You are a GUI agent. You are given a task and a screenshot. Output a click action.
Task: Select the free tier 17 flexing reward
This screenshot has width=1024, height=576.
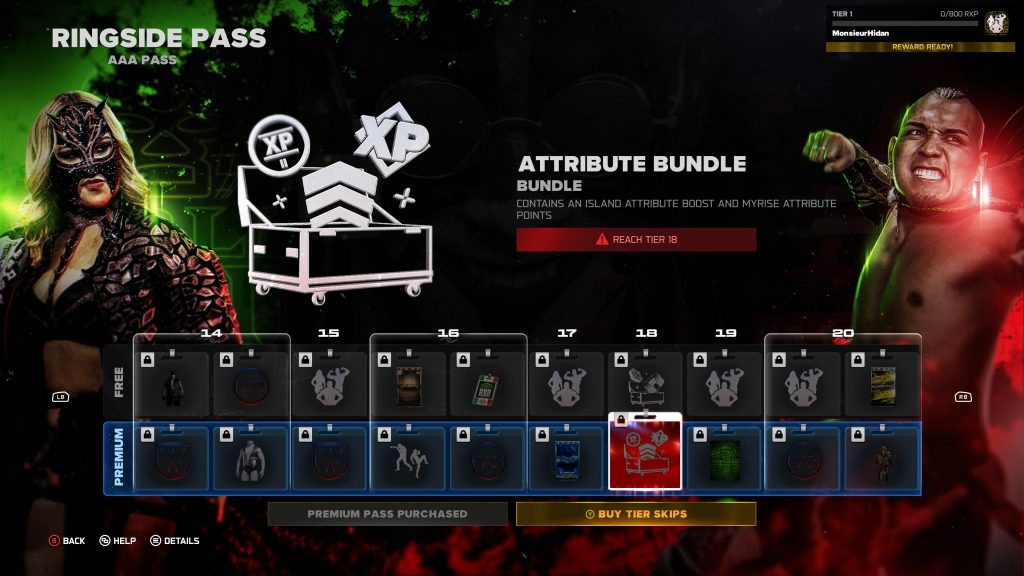click(x=566, y=385)
